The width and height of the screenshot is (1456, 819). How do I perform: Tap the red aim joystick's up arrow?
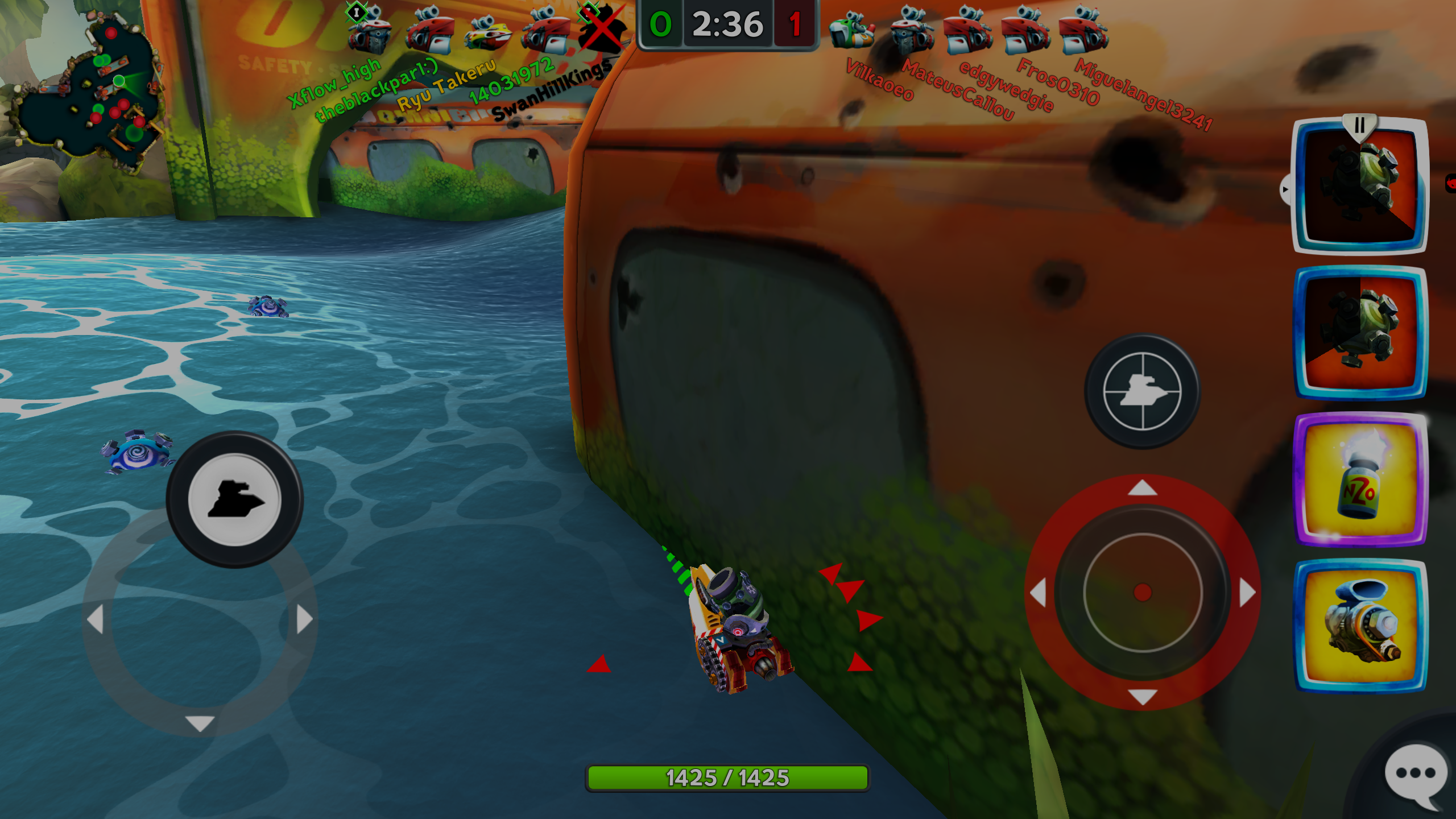pyautogui.click(x=1143, y=488)
